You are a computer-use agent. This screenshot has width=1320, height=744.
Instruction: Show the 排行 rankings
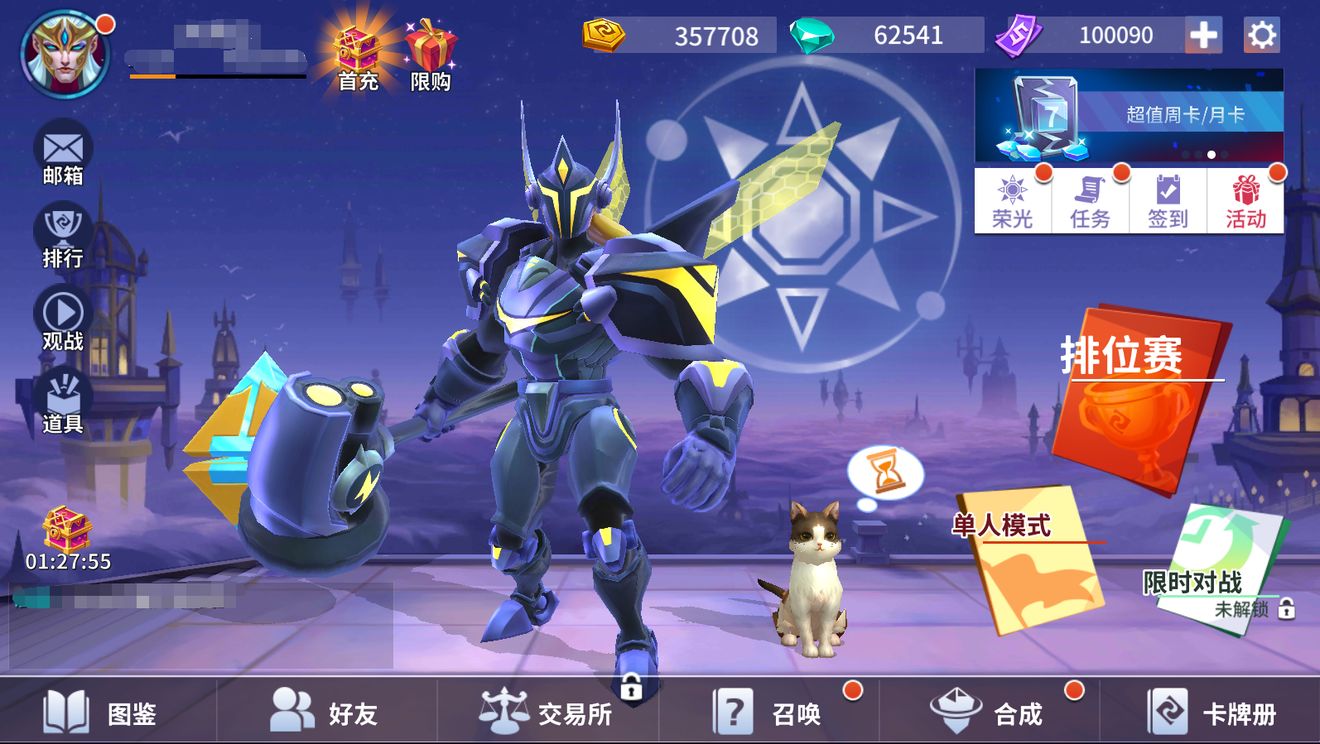tap(63, 237)
